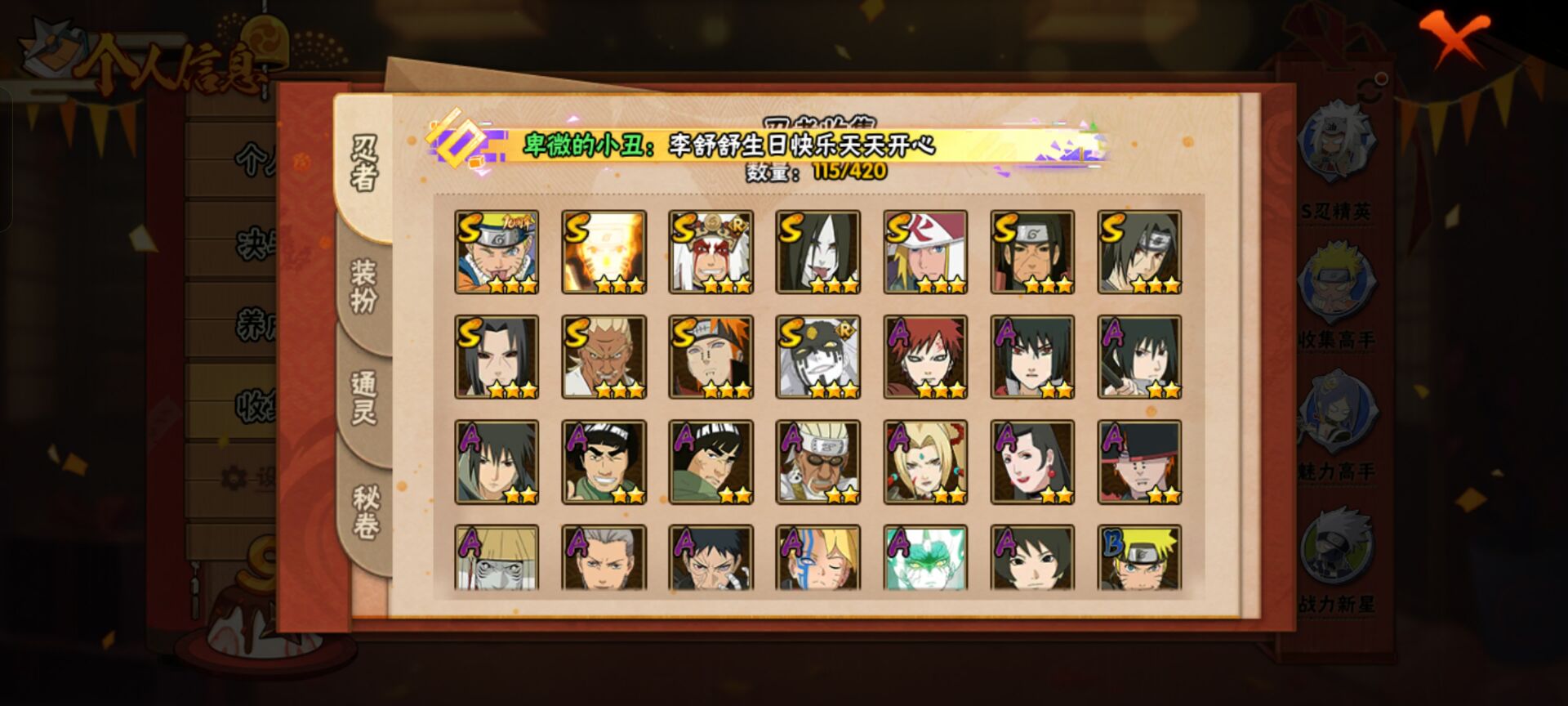Open the 装扮 tab
The width and height of the screenshot is (1568, 706).
click(364, 286)
